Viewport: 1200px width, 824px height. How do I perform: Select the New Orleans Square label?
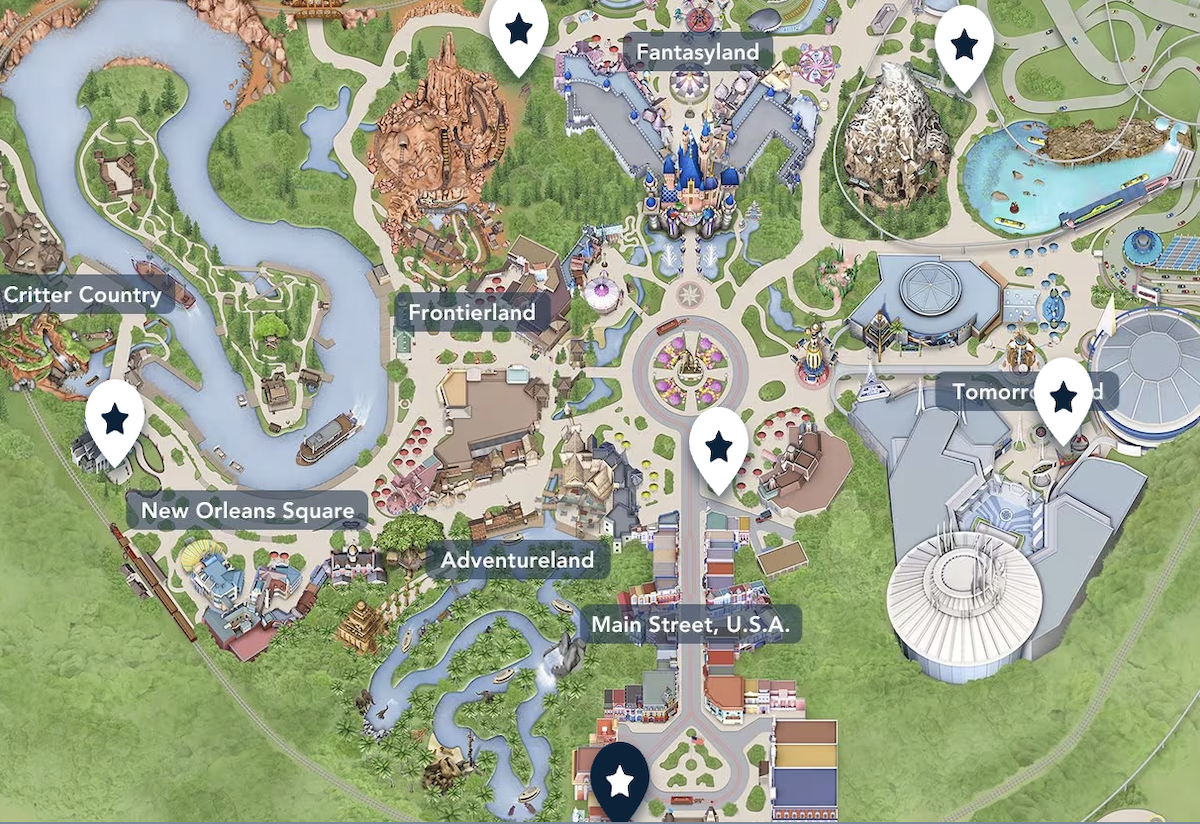pyautogui.click(x=247, y=512)
